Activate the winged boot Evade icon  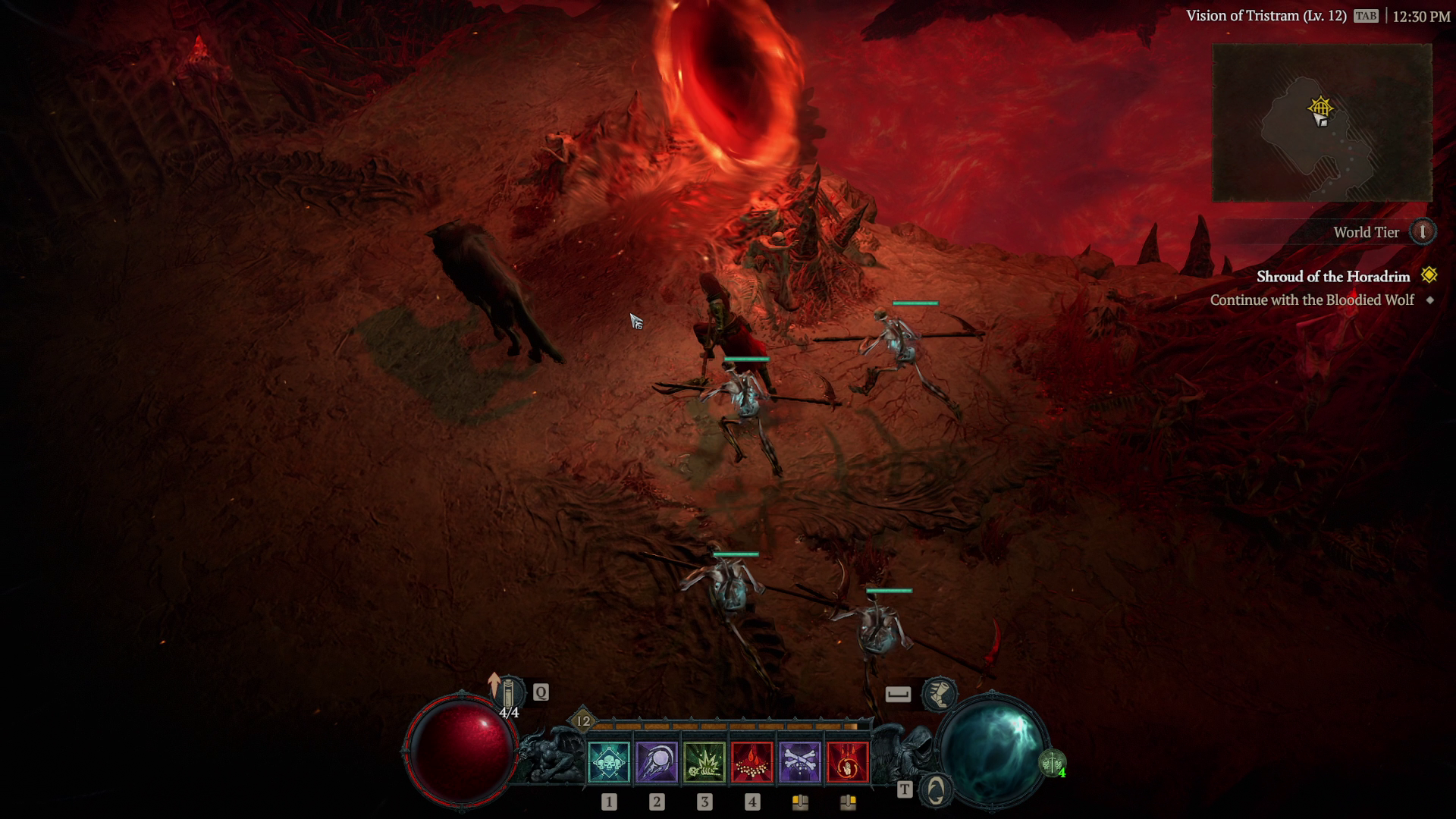pyautogui.click(x=939, y=693)
